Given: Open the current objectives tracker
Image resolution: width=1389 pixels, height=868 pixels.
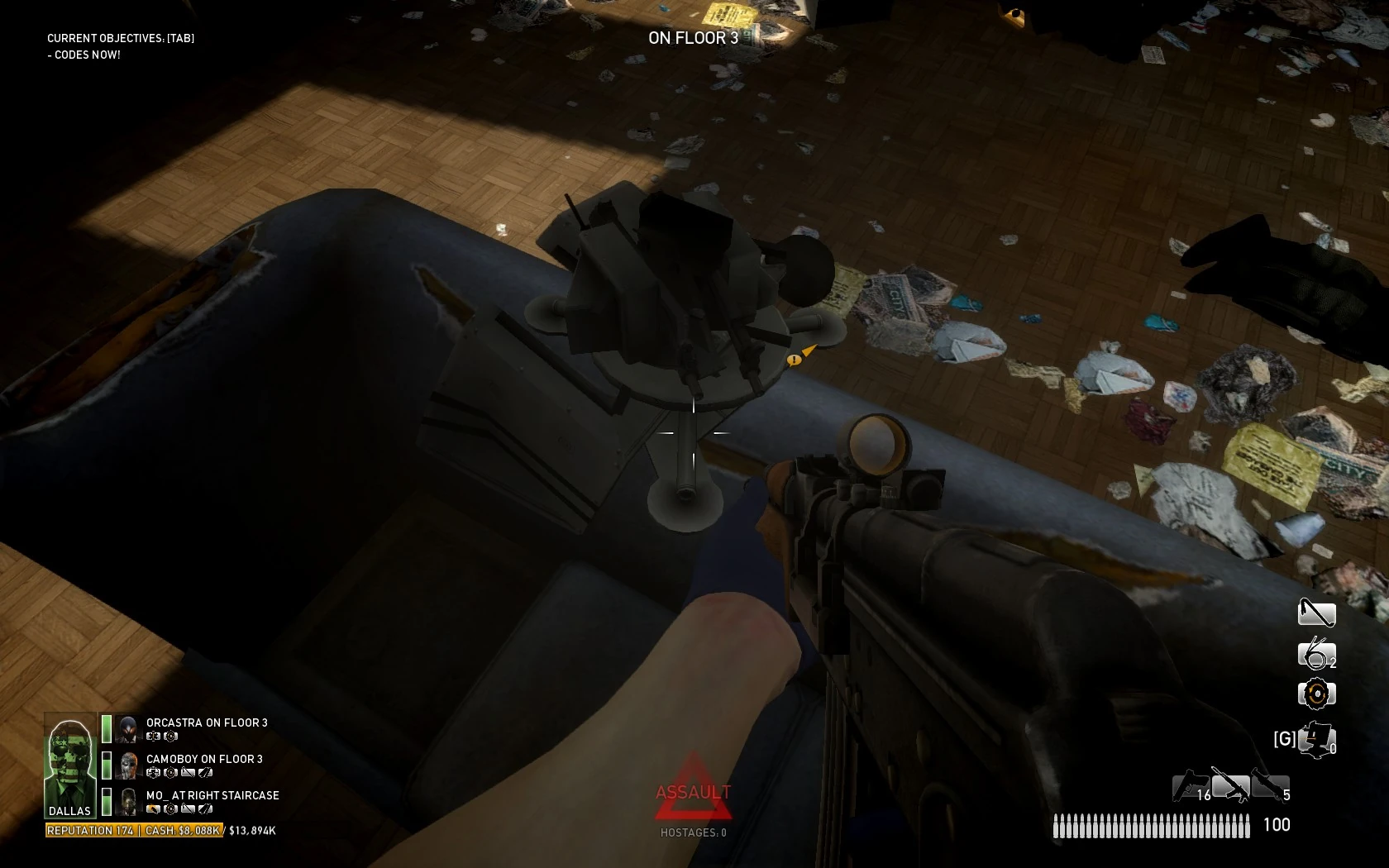Looking at the screenshot, I should click(121, 38).
